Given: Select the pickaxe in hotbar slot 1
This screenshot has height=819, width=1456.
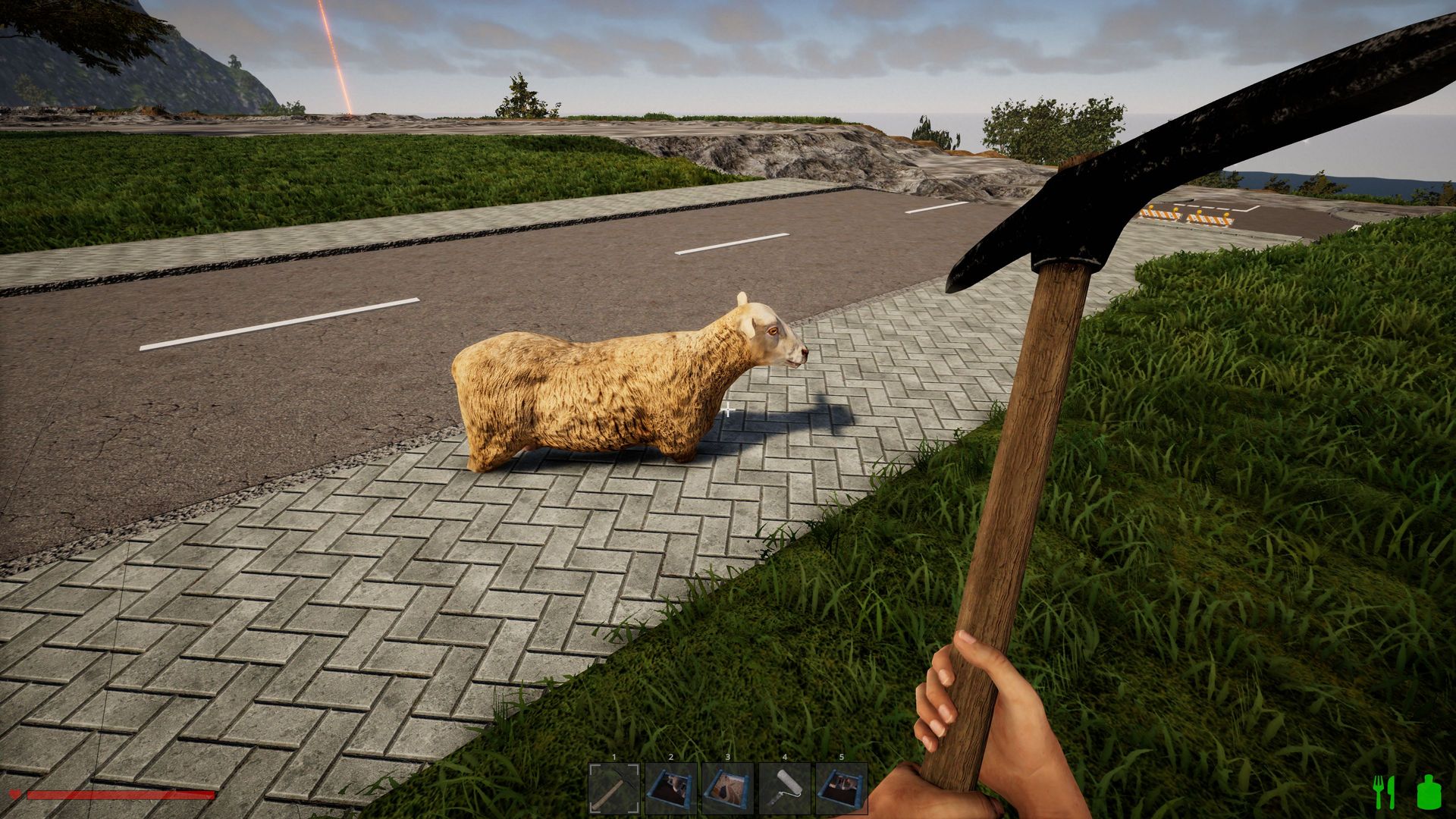Looking at the screenshot, I should click(x=614, y=789).
